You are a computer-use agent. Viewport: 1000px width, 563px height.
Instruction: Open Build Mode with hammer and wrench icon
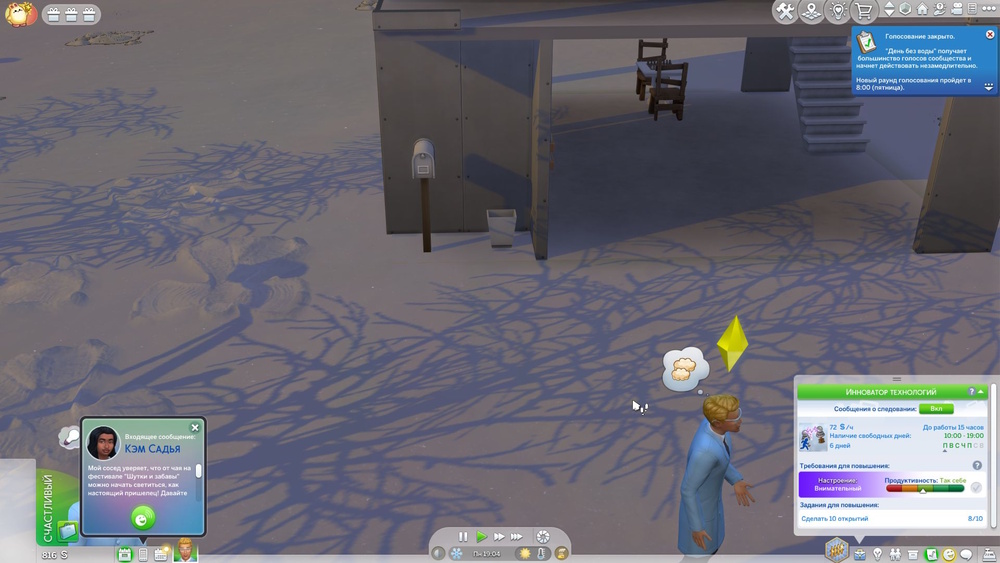coord(785,11)
